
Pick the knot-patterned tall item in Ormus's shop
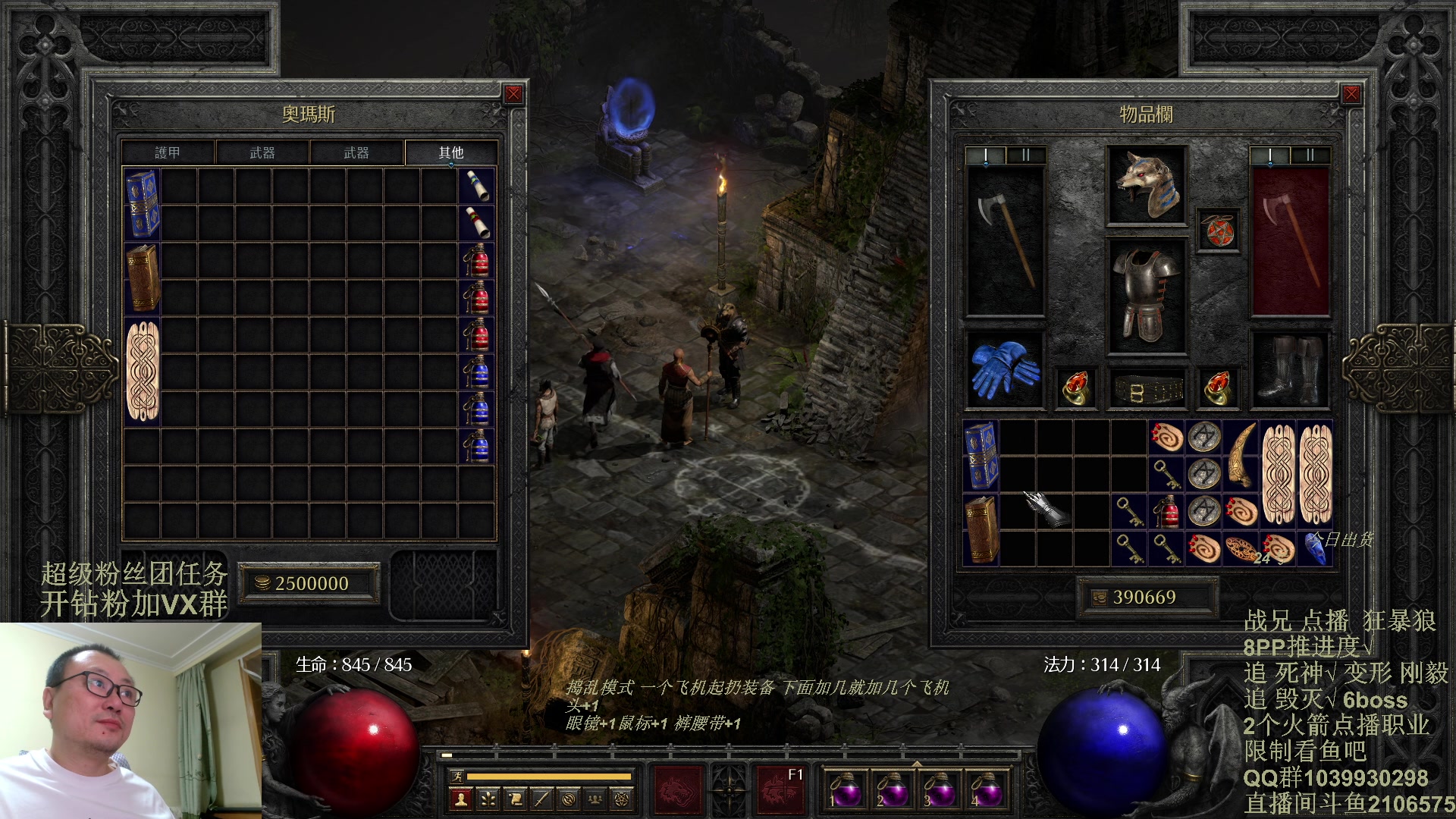pos(142,371)
